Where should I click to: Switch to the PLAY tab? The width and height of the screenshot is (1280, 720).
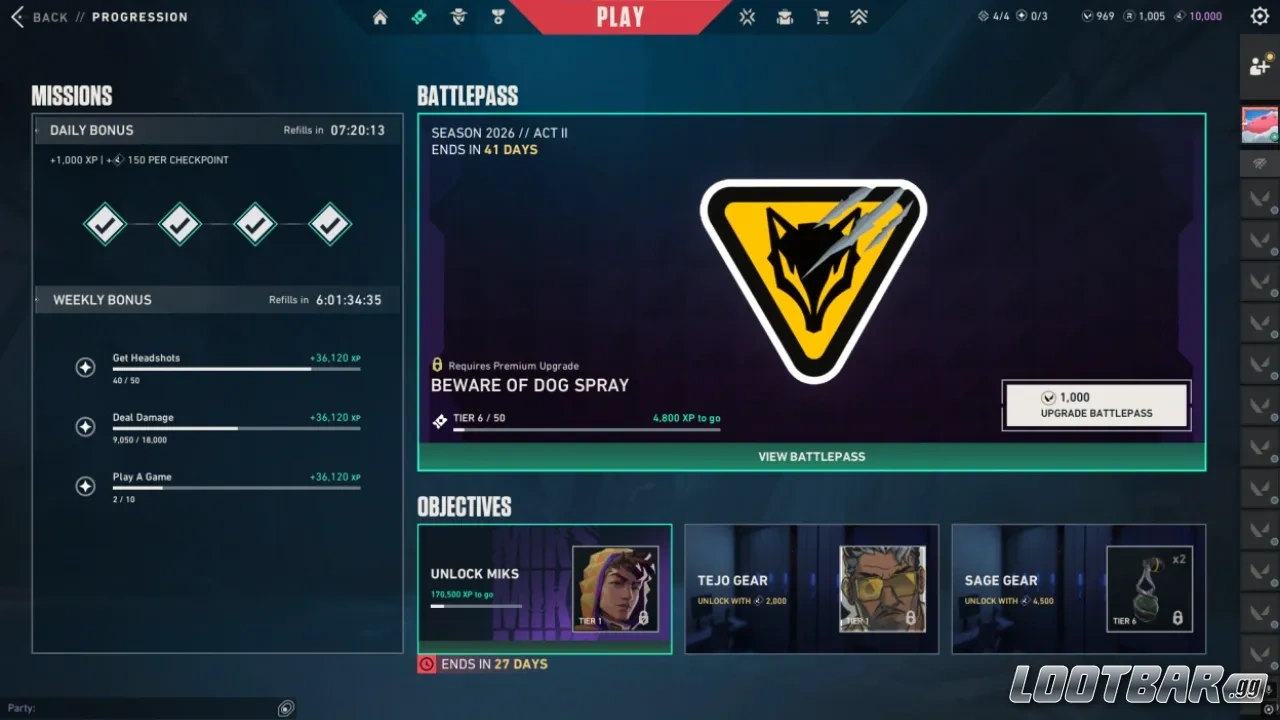pyautogui.click(x=620, y=16)
